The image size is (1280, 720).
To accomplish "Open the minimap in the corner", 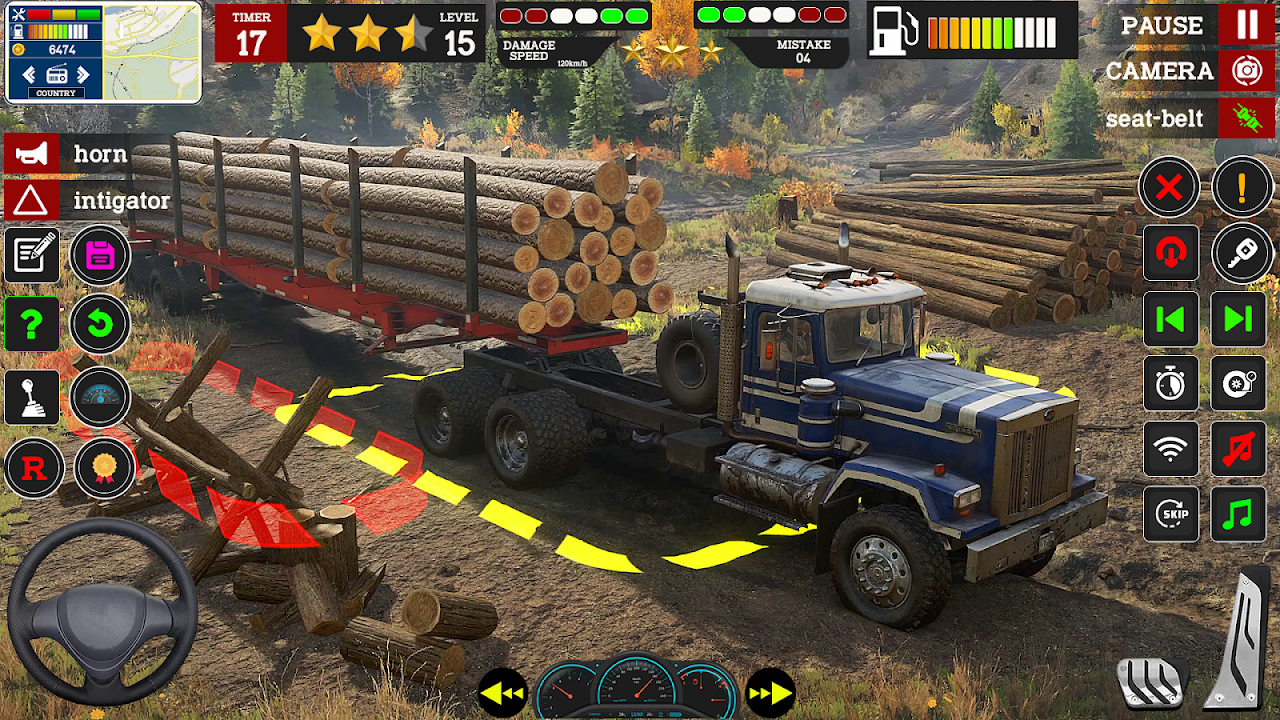I will click(x=152, y=53).
